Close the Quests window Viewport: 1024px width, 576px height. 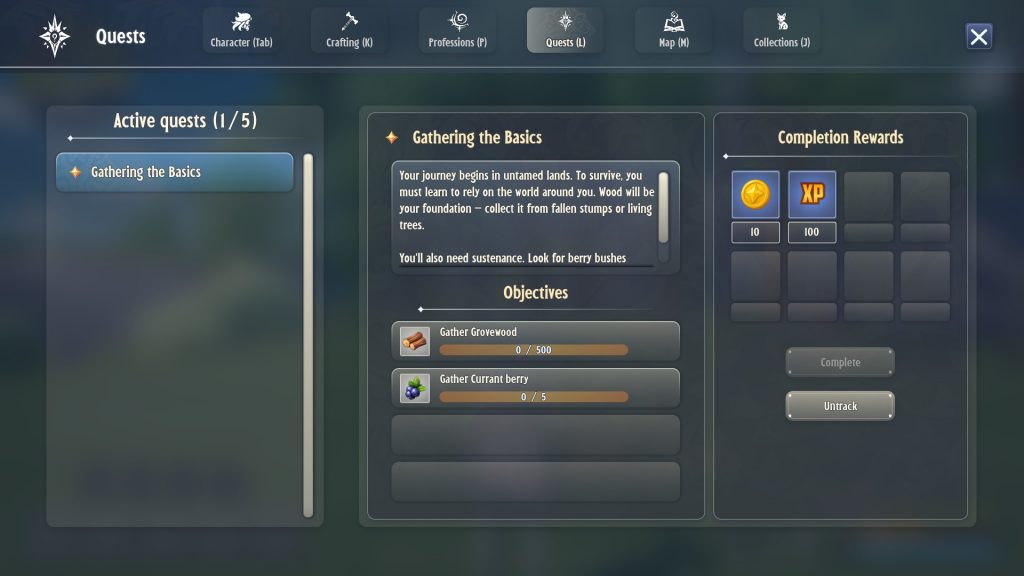click(x=979, y=37)
